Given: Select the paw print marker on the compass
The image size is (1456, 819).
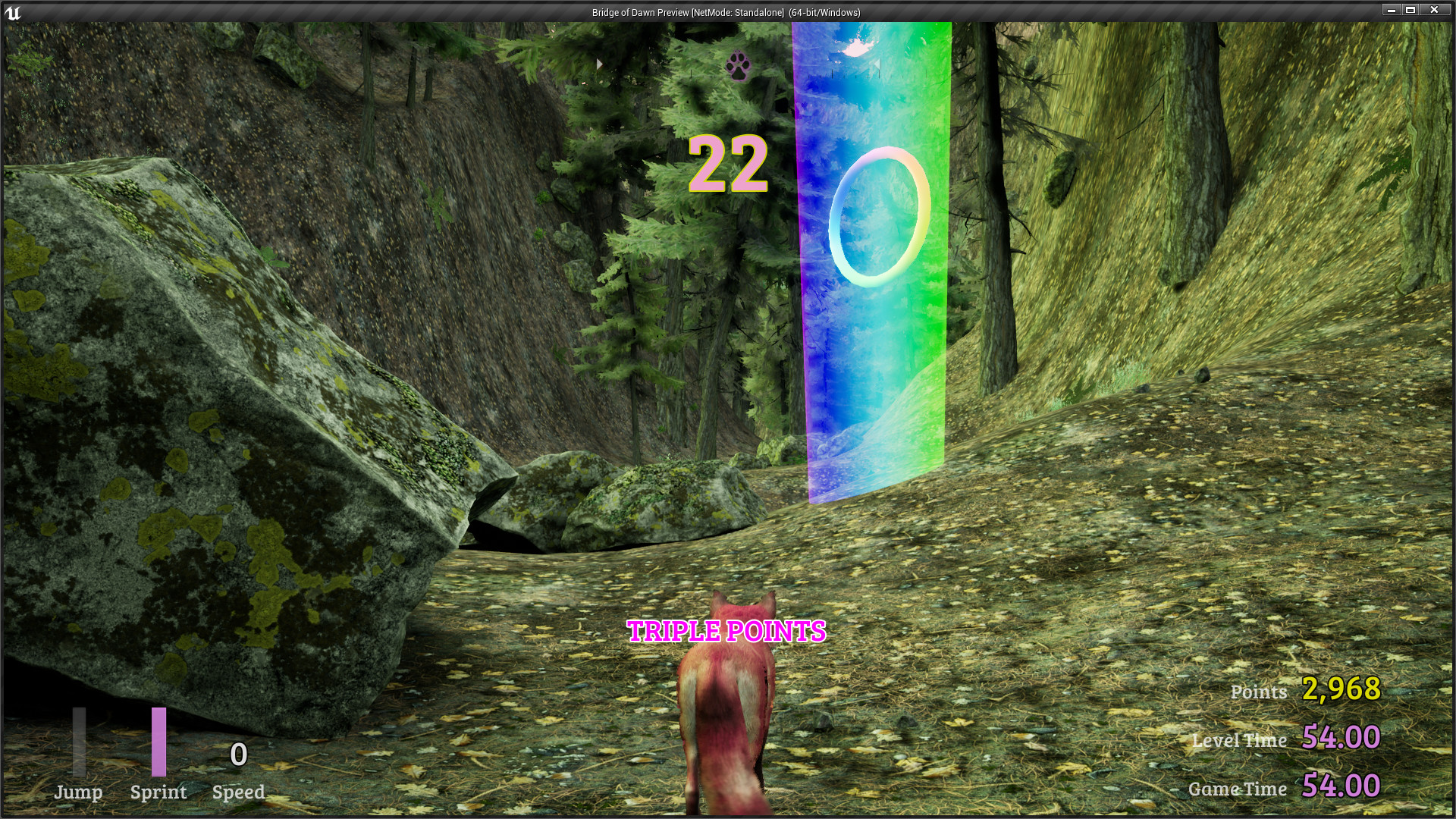Looking at the screenshot, I should tap(738, 65).
